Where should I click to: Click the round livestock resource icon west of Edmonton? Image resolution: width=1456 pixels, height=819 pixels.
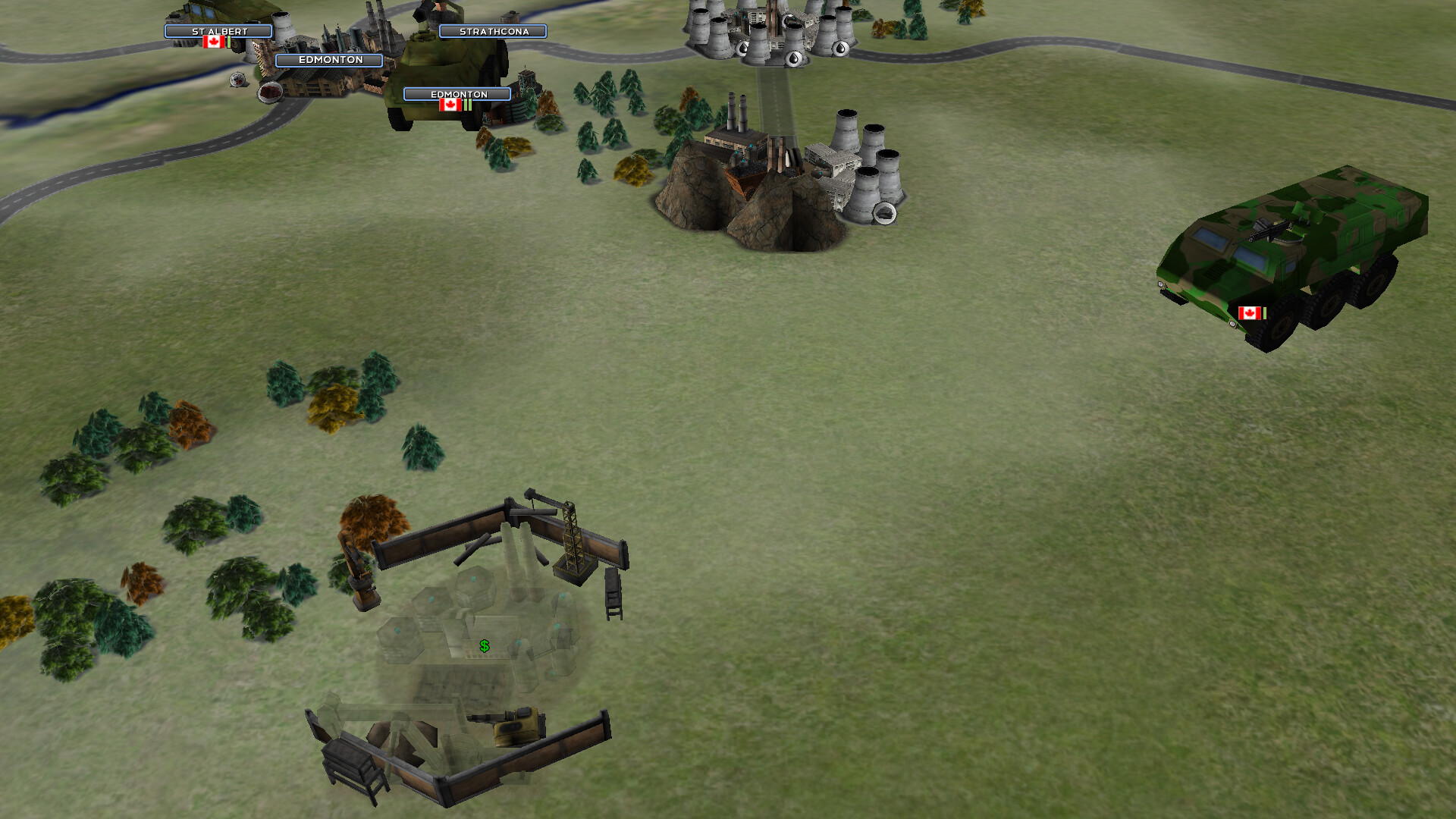click(237, 80)
